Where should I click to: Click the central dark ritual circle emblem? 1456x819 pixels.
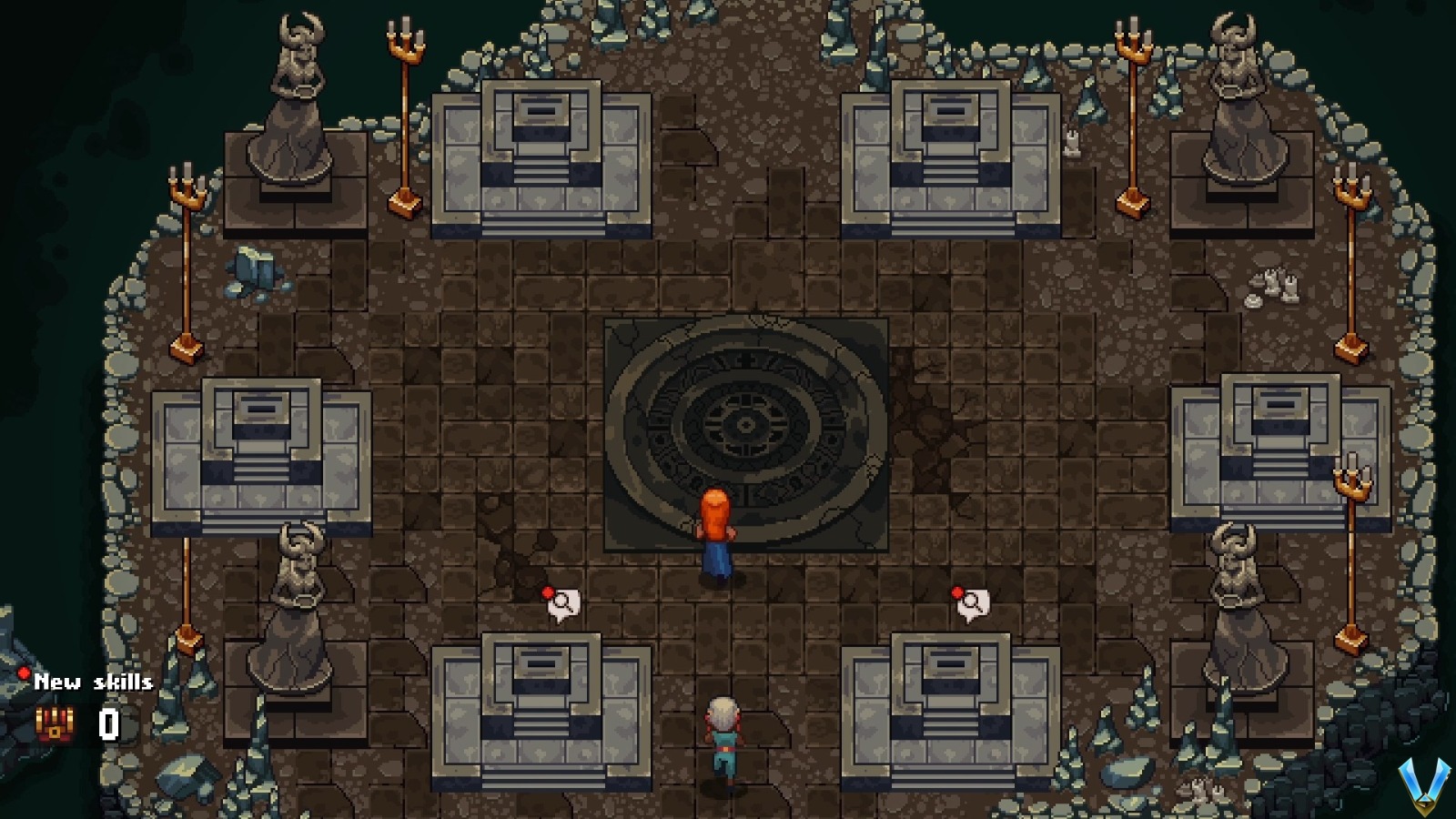click(746, 424)
